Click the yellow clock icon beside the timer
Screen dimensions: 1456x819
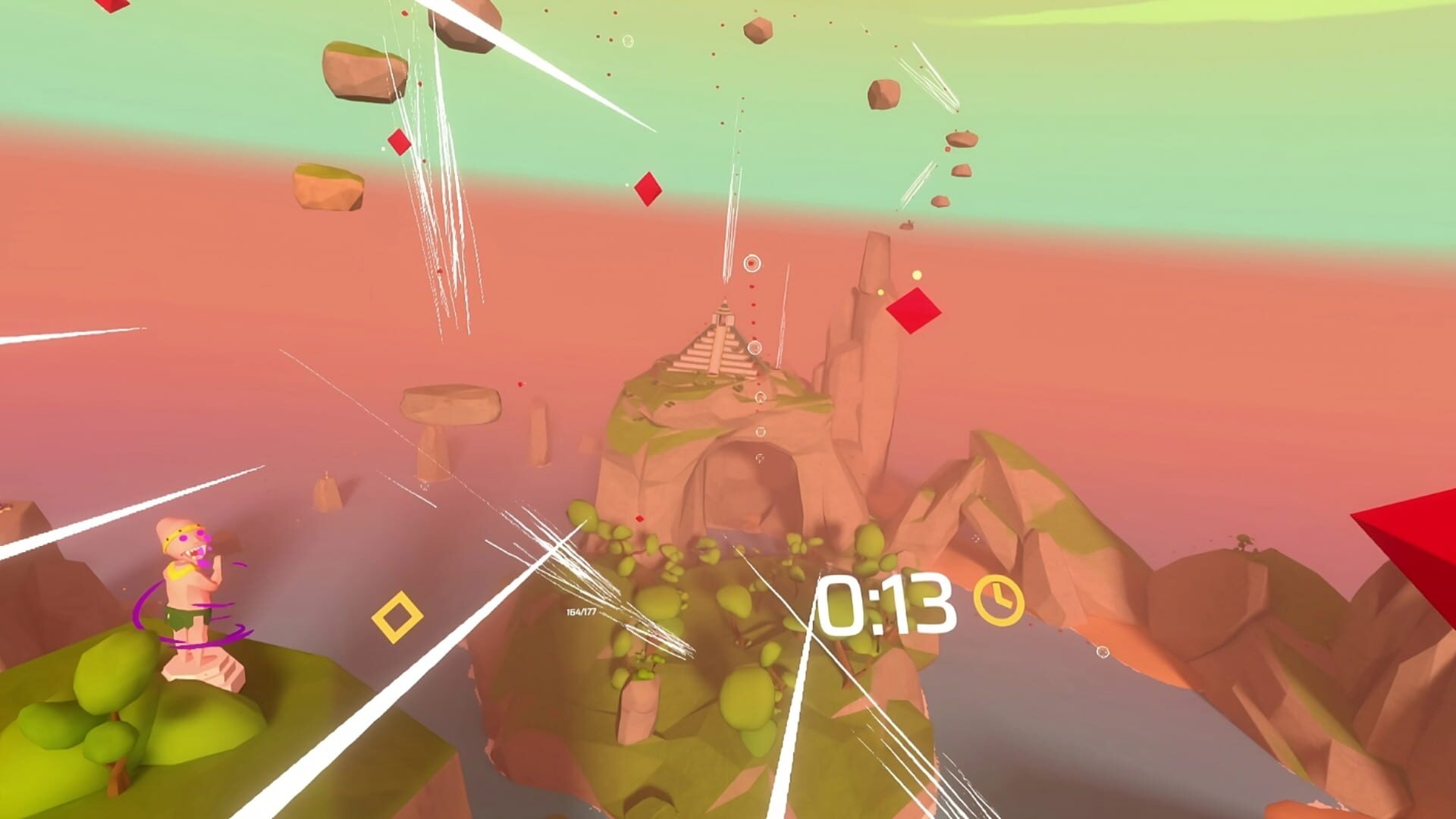point(999,601)
